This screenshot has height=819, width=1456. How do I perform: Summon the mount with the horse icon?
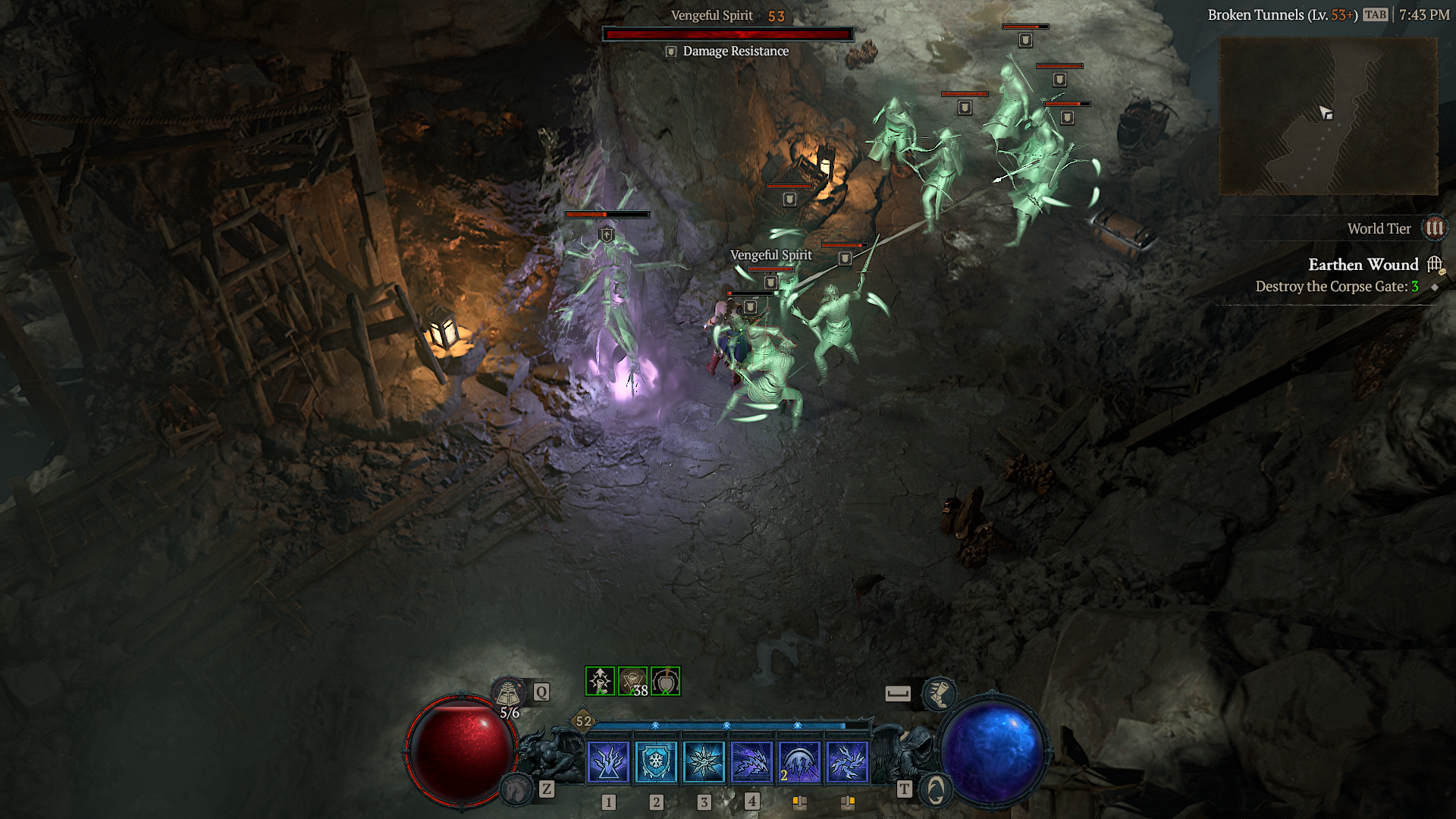coord(517,790)
